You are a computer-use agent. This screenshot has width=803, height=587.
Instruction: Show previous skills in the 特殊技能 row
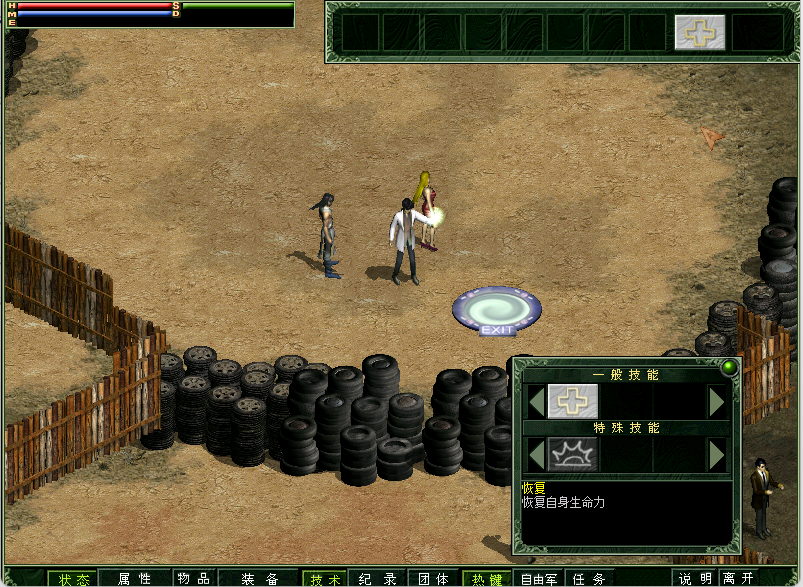[537, 454]
